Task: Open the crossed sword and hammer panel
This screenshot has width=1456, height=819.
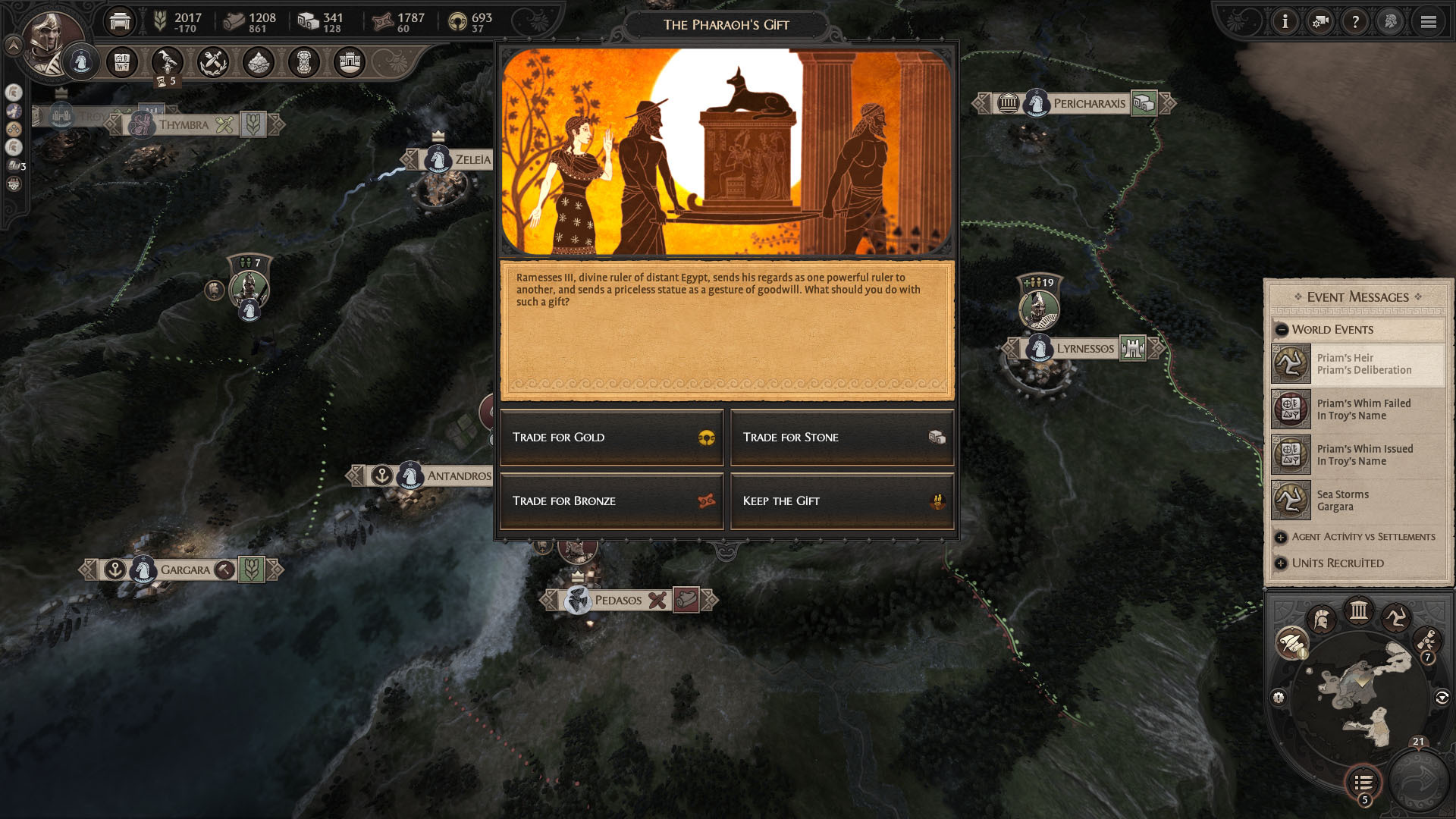Action: (x=213, y=62)
